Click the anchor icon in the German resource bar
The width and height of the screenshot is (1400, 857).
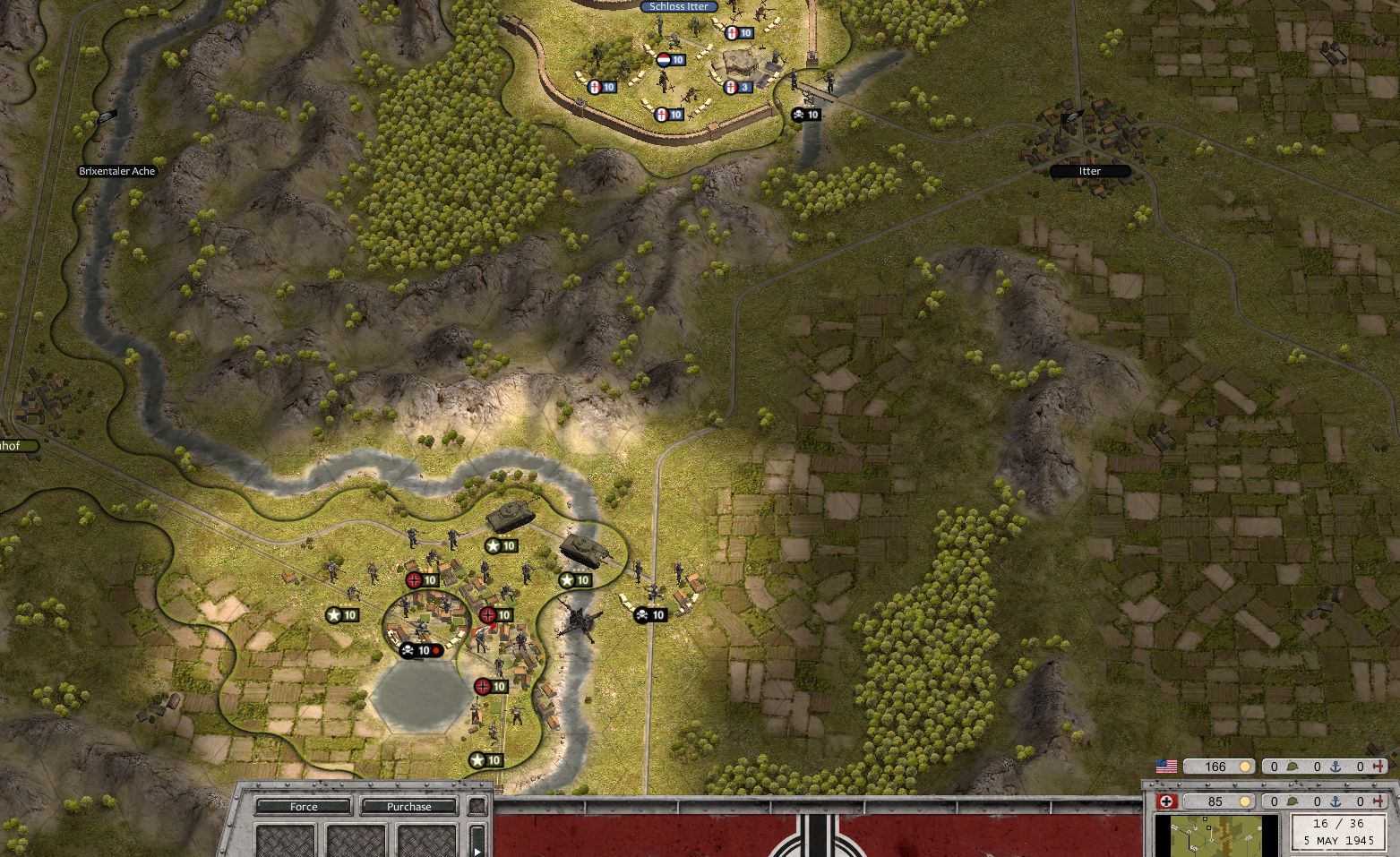coord(1336,801)
